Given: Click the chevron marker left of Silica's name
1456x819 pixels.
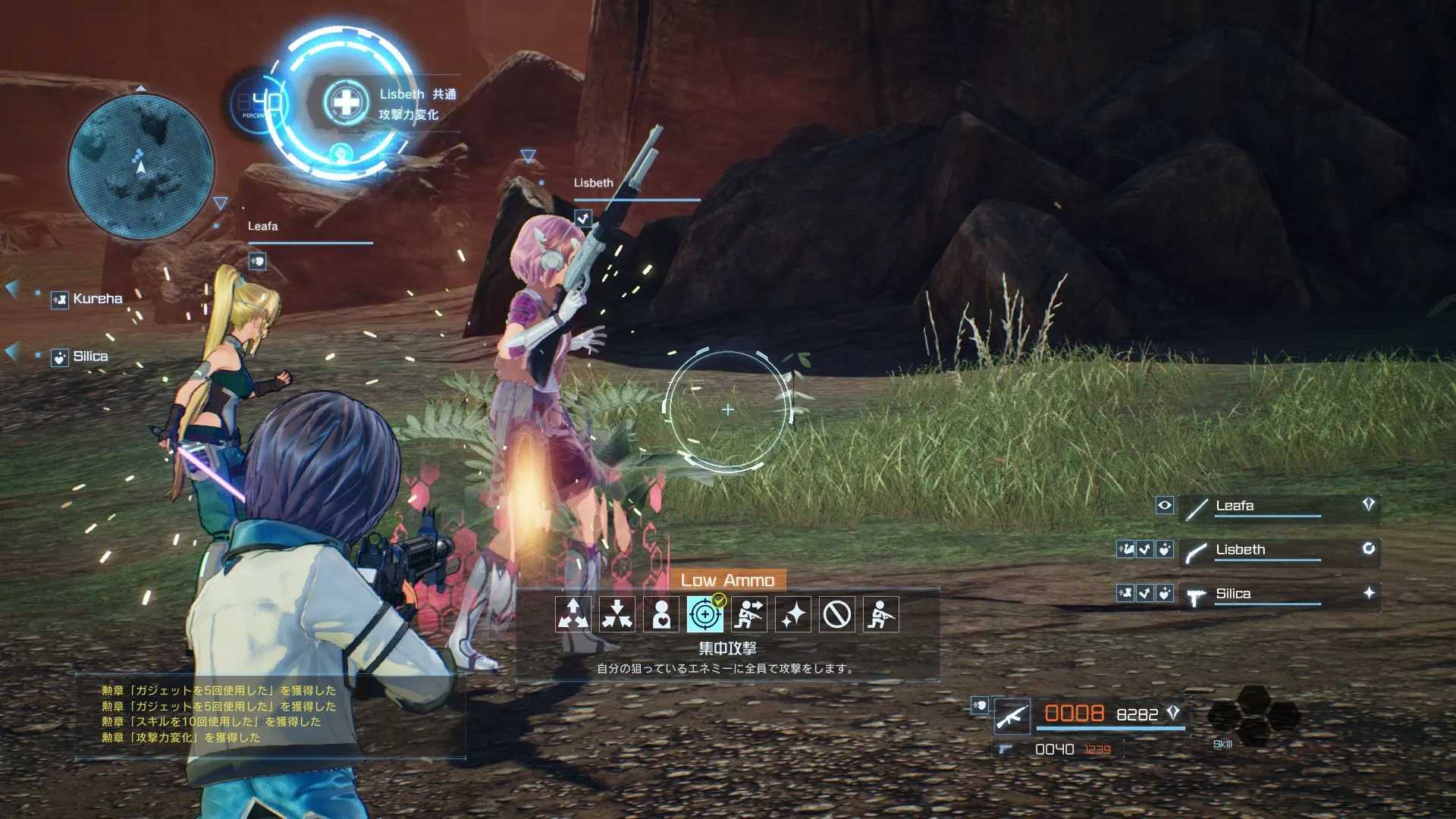Looking at the screenshot, I should [10, 351].
